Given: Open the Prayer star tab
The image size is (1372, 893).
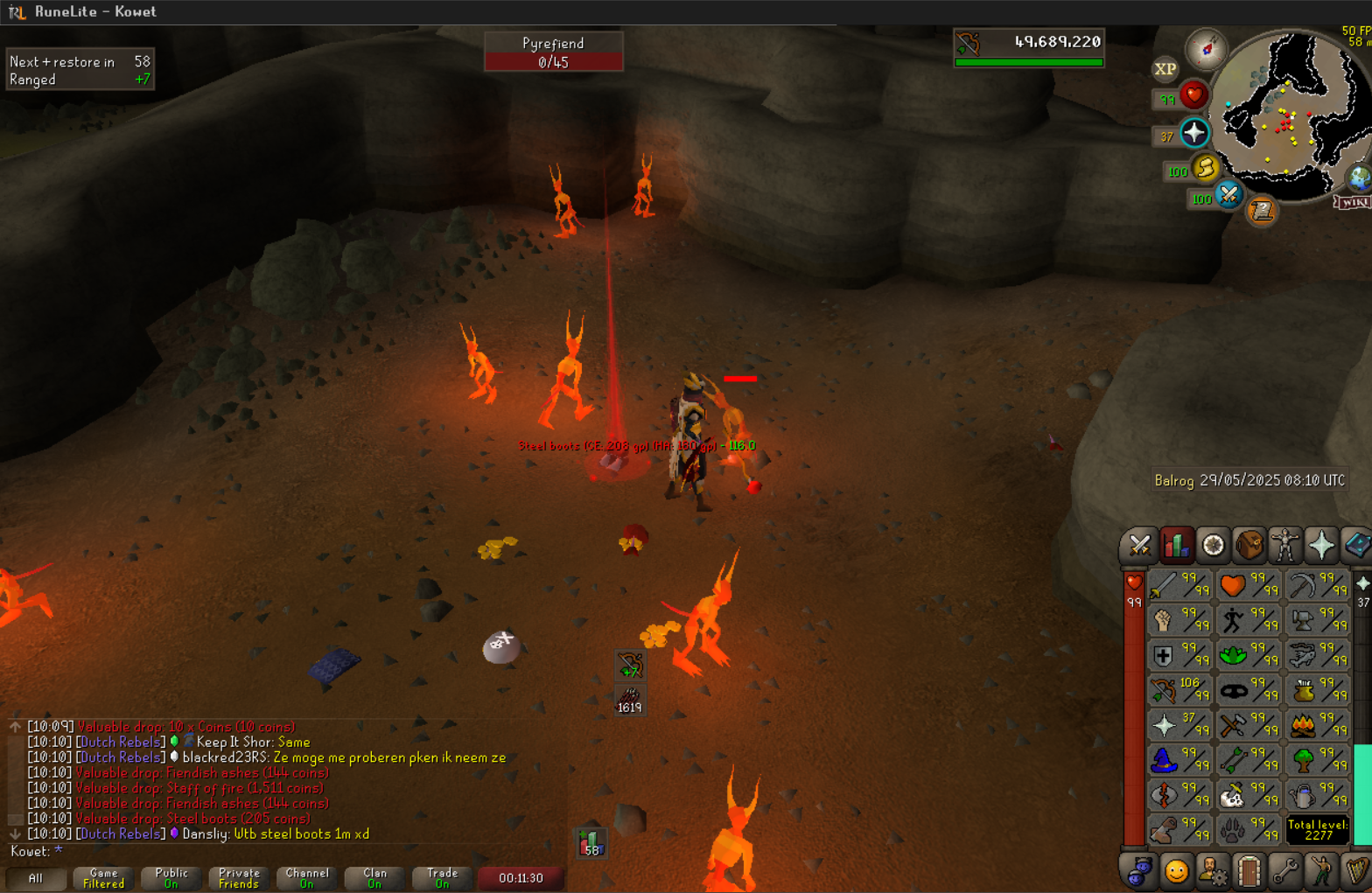Looking at the screenshot, I should point(1321,546).
